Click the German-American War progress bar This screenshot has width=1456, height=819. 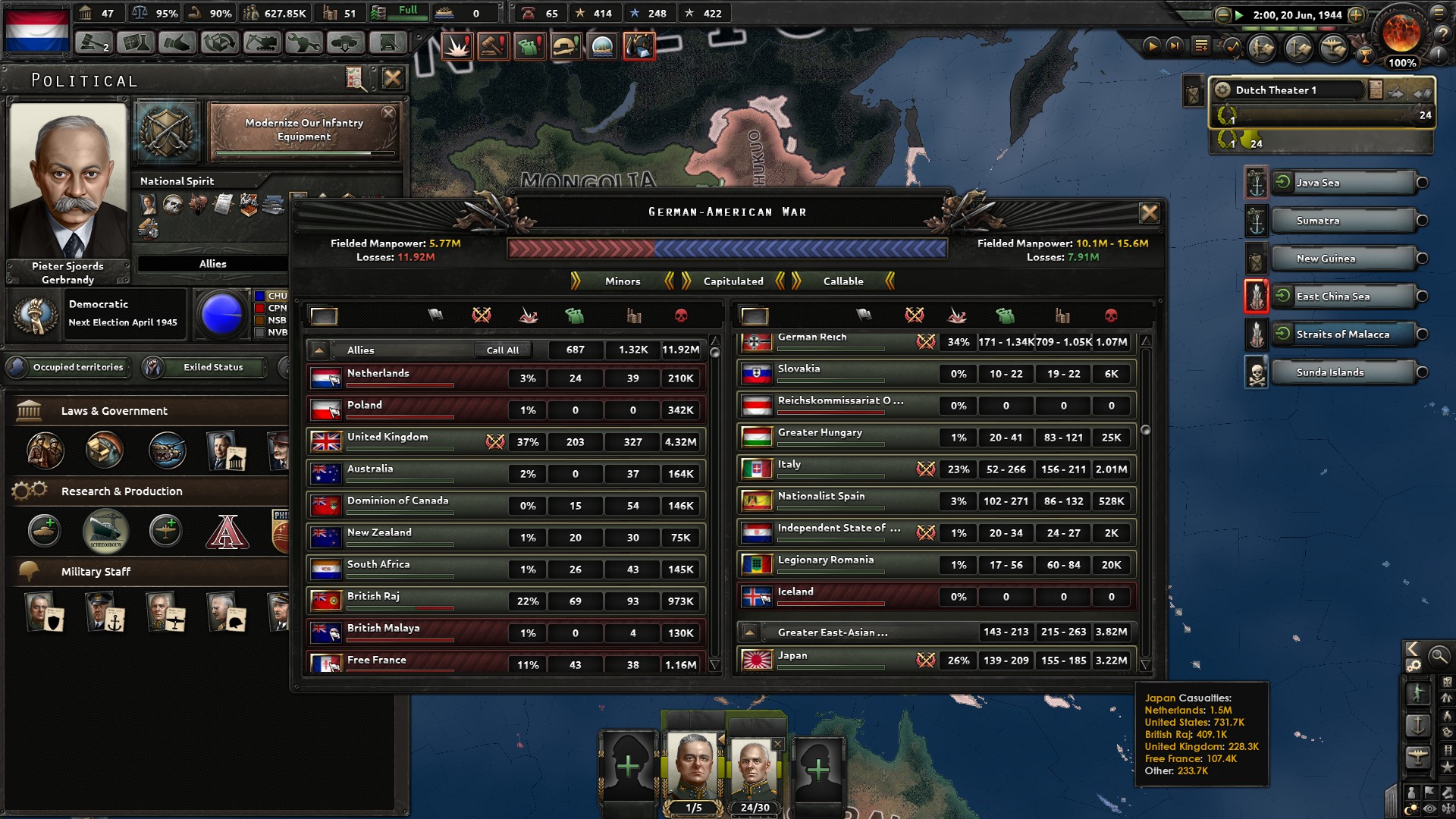pos(726,246)
